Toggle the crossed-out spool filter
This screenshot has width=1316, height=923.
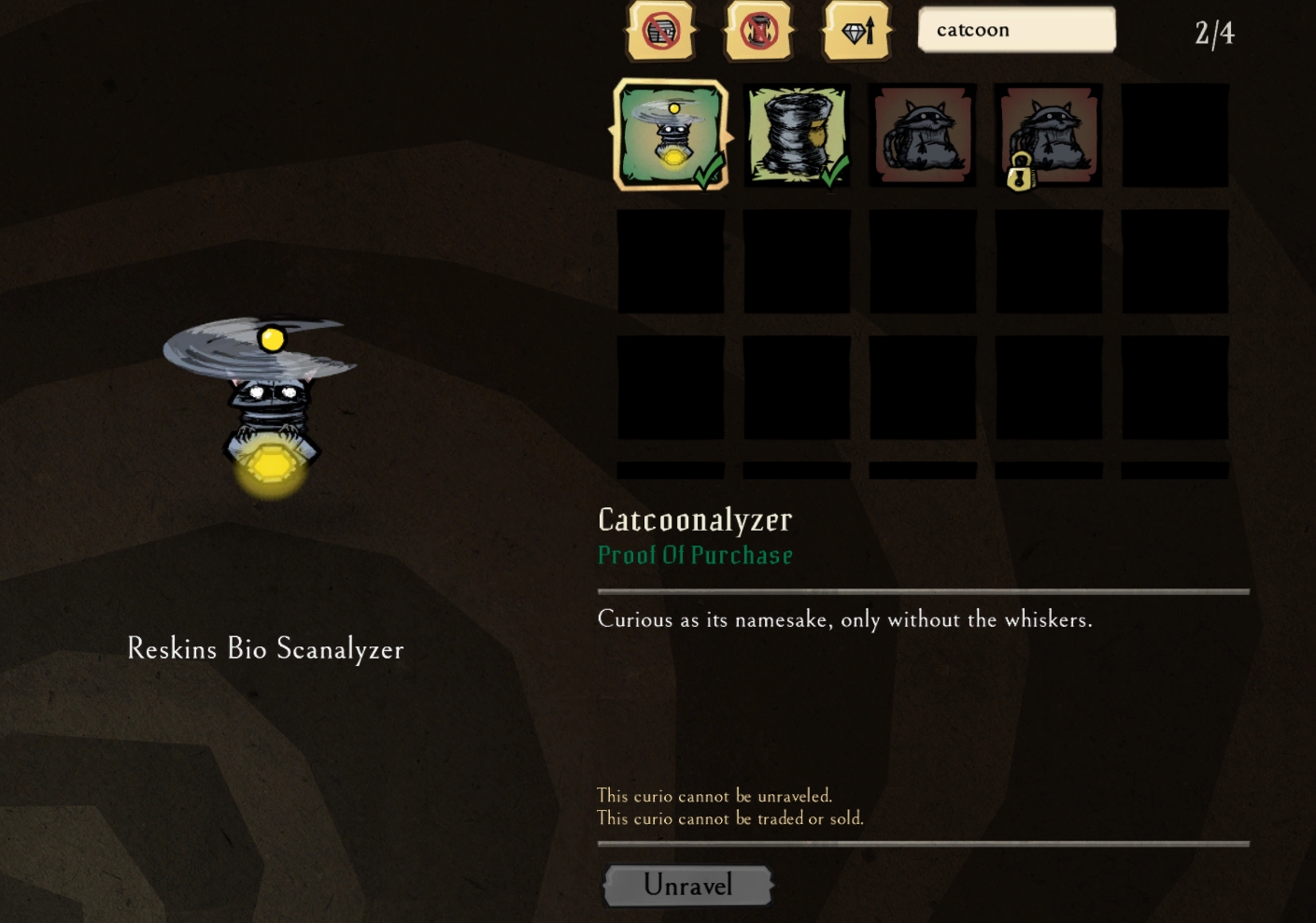[758, 32]
